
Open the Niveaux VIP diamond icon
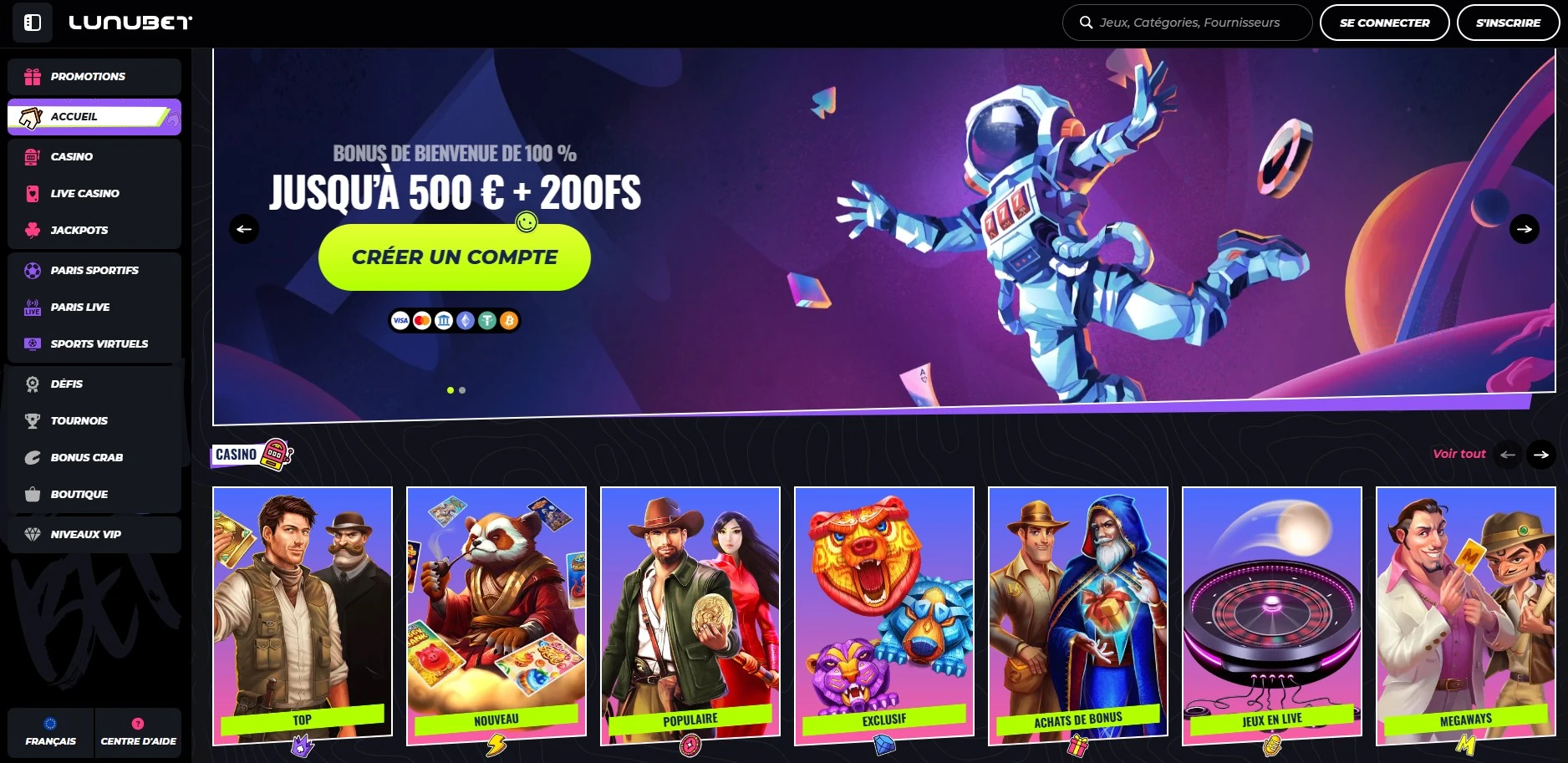coord(32,534)
